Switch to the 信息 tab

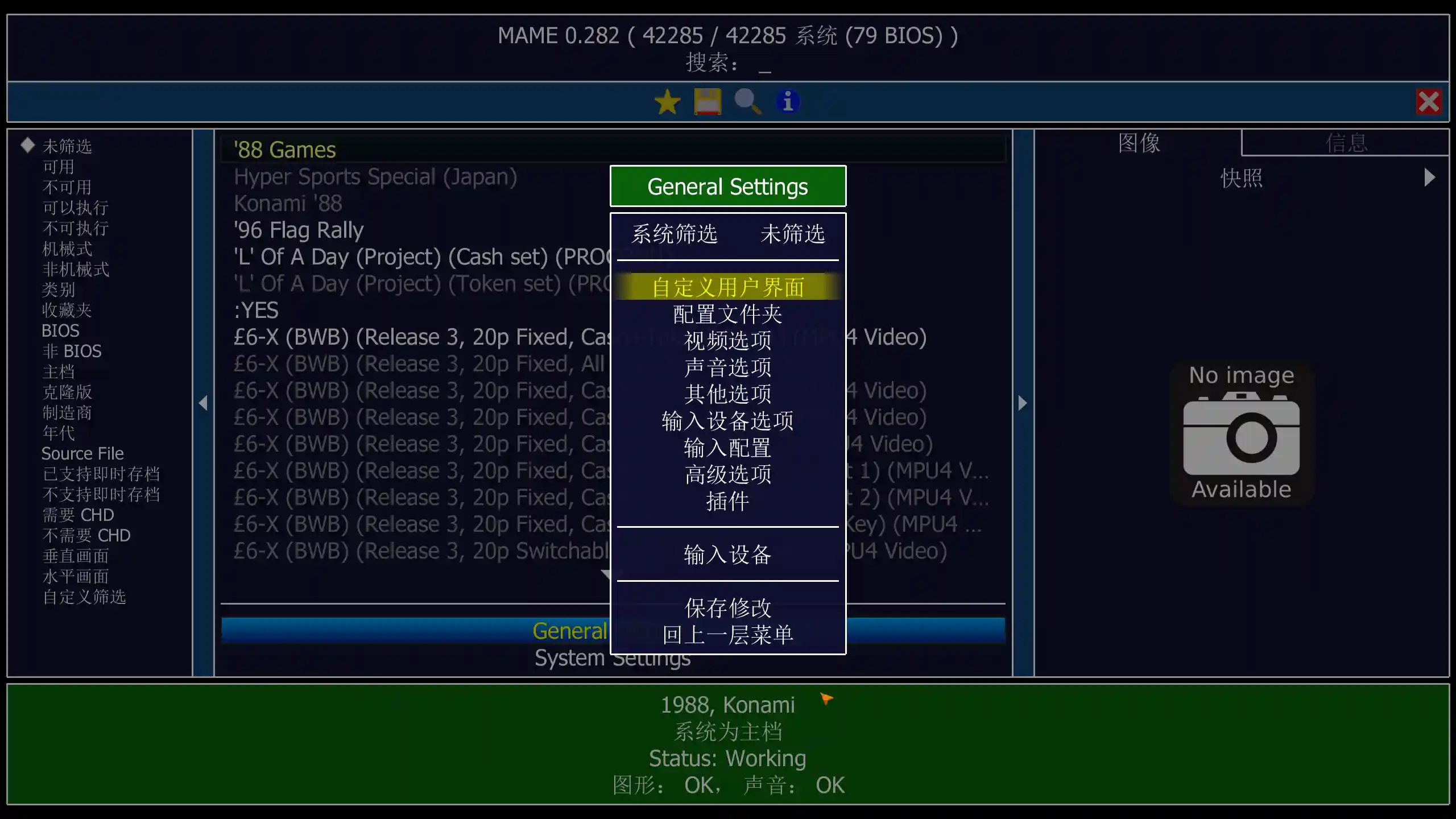click(1346, 143)
